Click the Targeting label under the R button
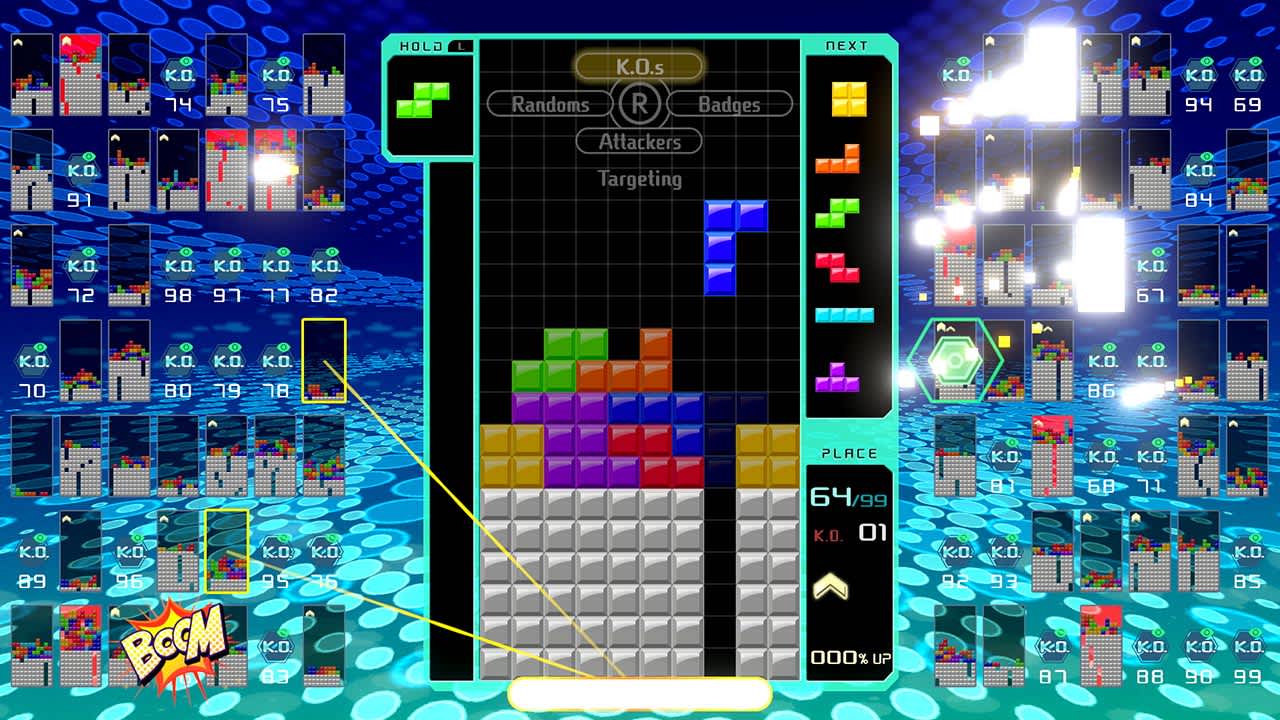 [x=639, y=180]
